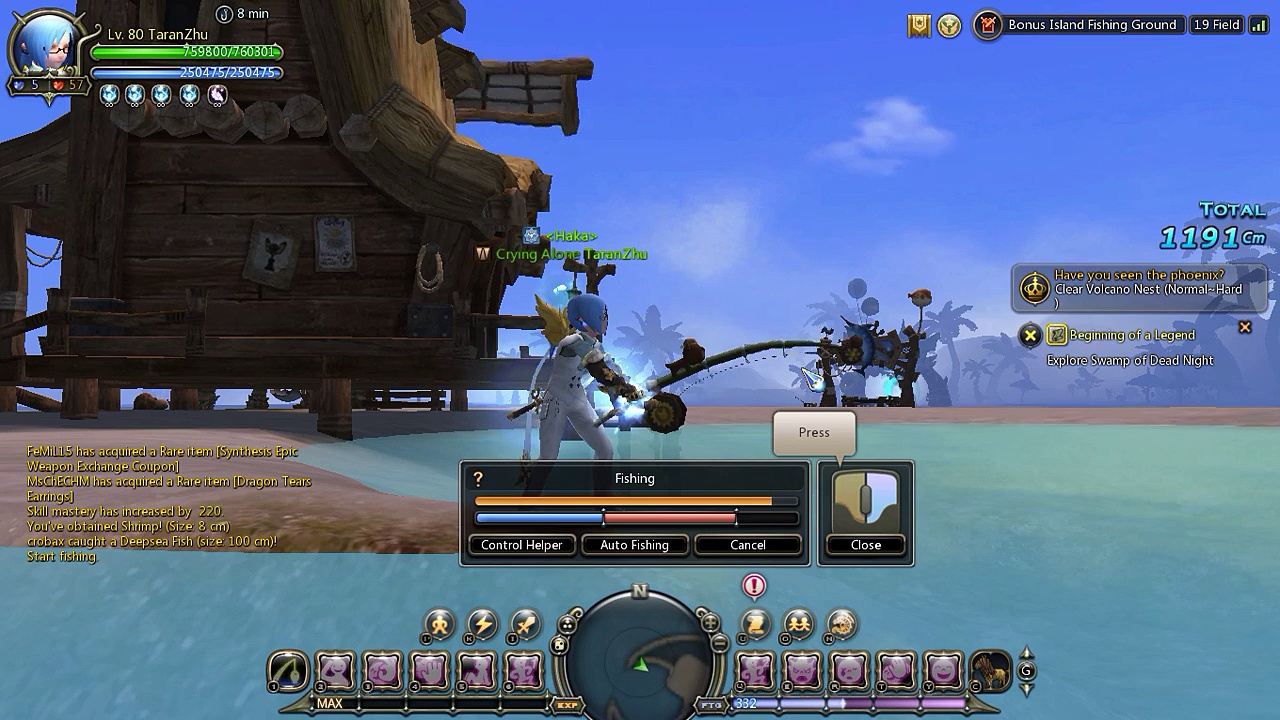This screenshot has width=1280, height=720.
Task: Cancel the fishing attempt
Action: (x=747, y=545)
